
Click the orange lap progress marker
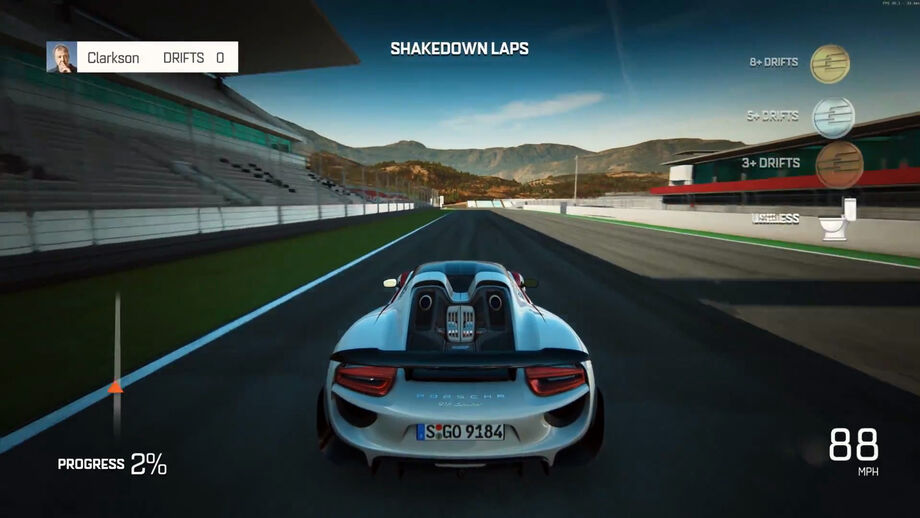pos(116,386)
